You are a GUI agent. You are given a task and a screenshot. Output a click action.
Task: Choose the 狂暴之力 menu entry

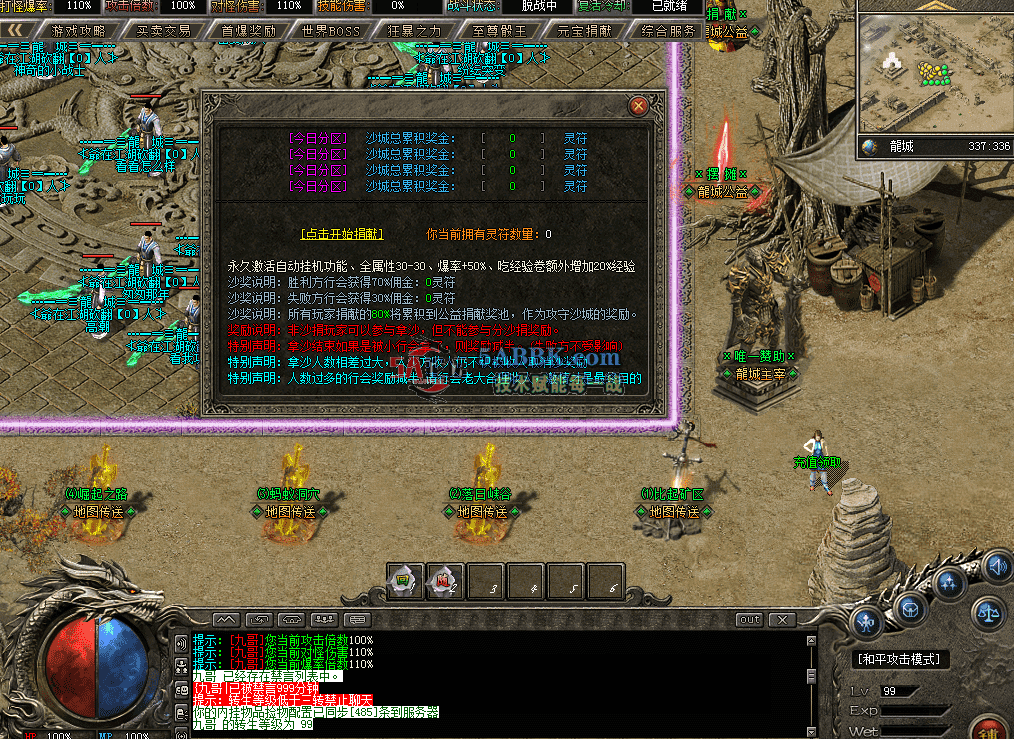click(414, 31)
